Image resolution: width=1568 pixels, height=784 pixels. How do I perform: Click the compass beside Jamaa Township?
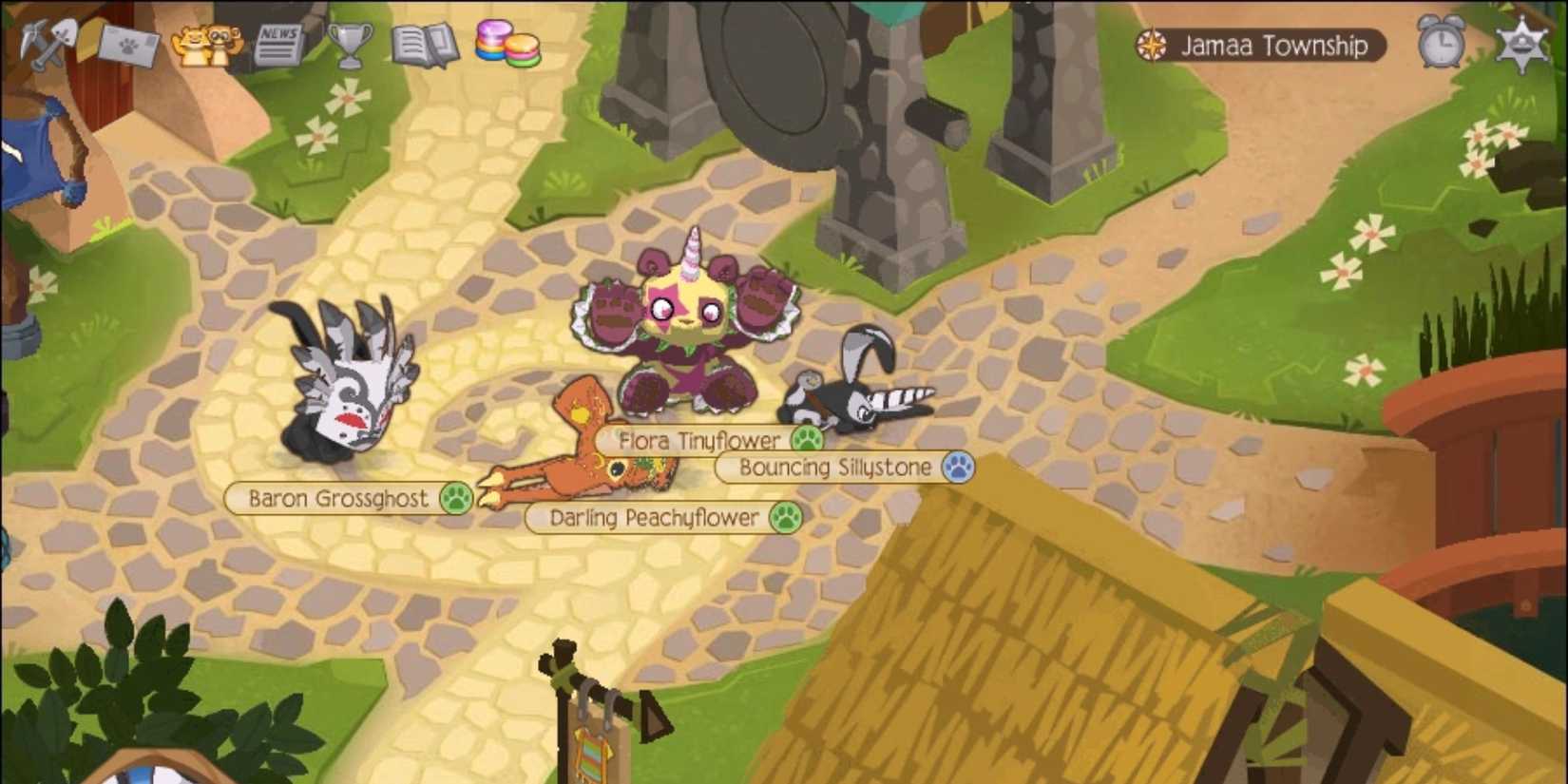click(x=1153, y=44)
